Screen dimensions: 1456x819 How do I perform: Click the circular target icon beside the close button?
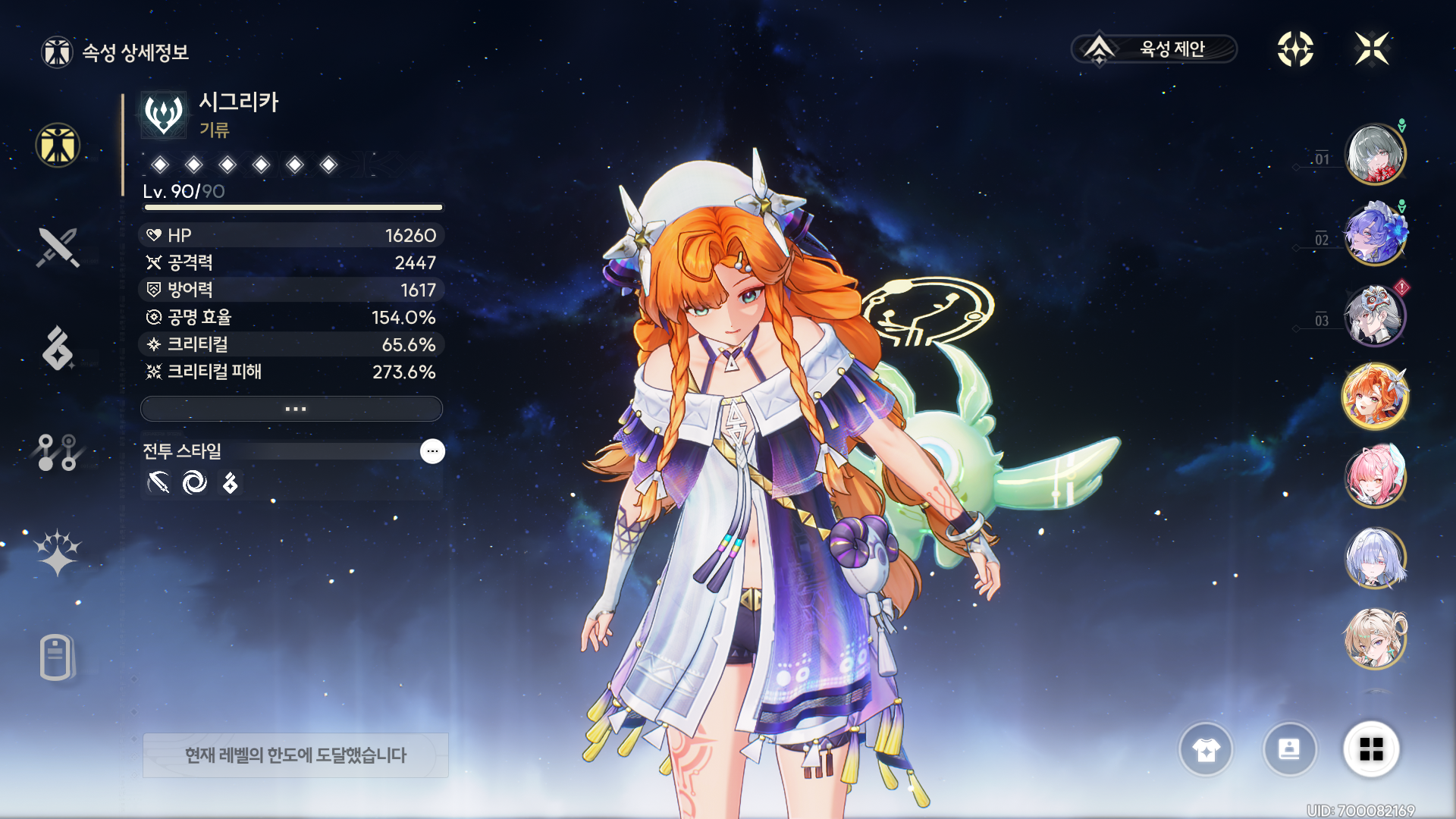[x=1295, y=49]
